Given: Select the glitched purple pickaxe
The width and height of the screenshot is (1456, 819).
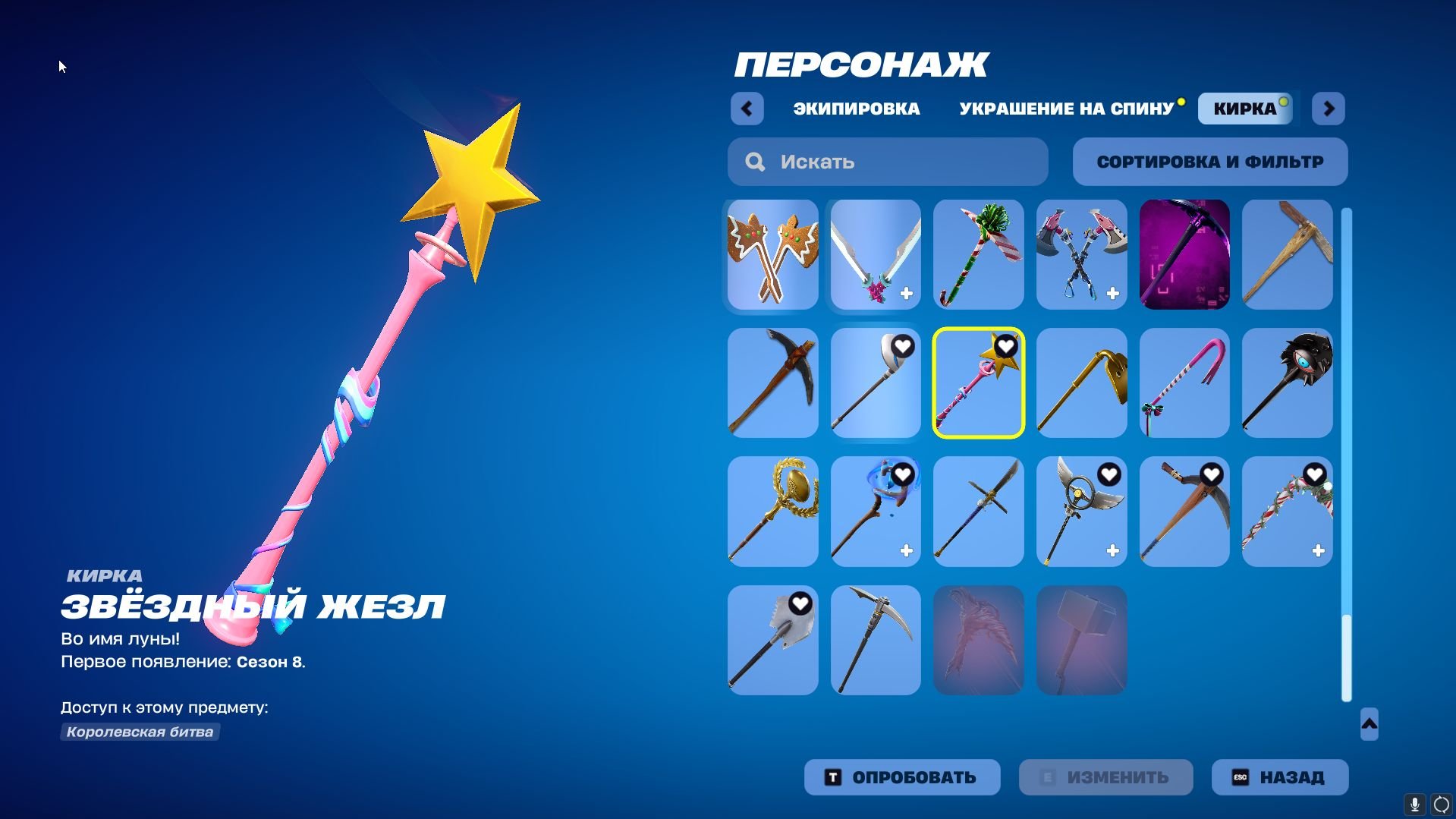Looking at the screenshot, I should click(1184, 254).
